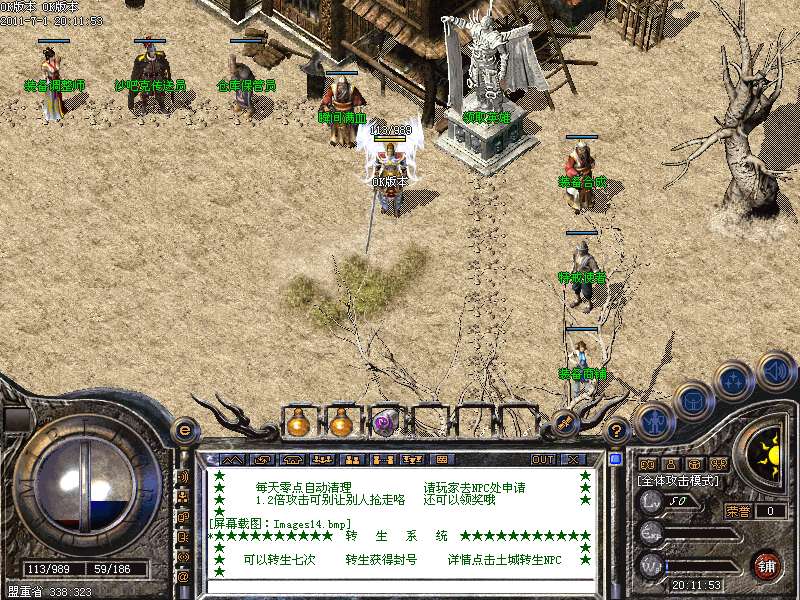Click the double-chevron button on the chat toolbar
Image resolution: width=800 pixels, height=600 pixels.
click(x=232, y=460)
